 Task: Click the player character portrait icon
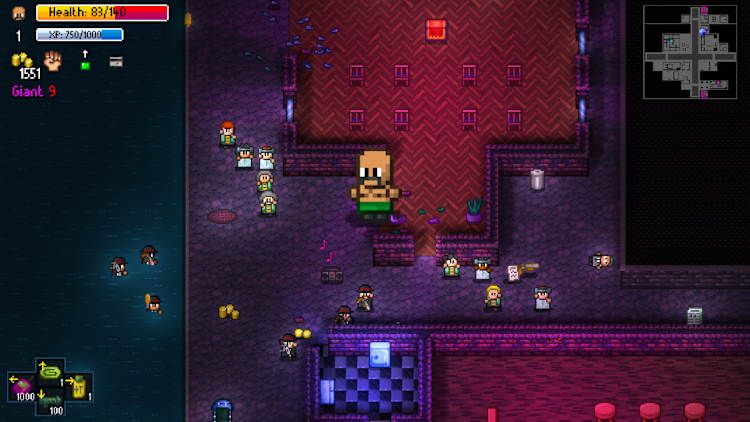point(18,13)
